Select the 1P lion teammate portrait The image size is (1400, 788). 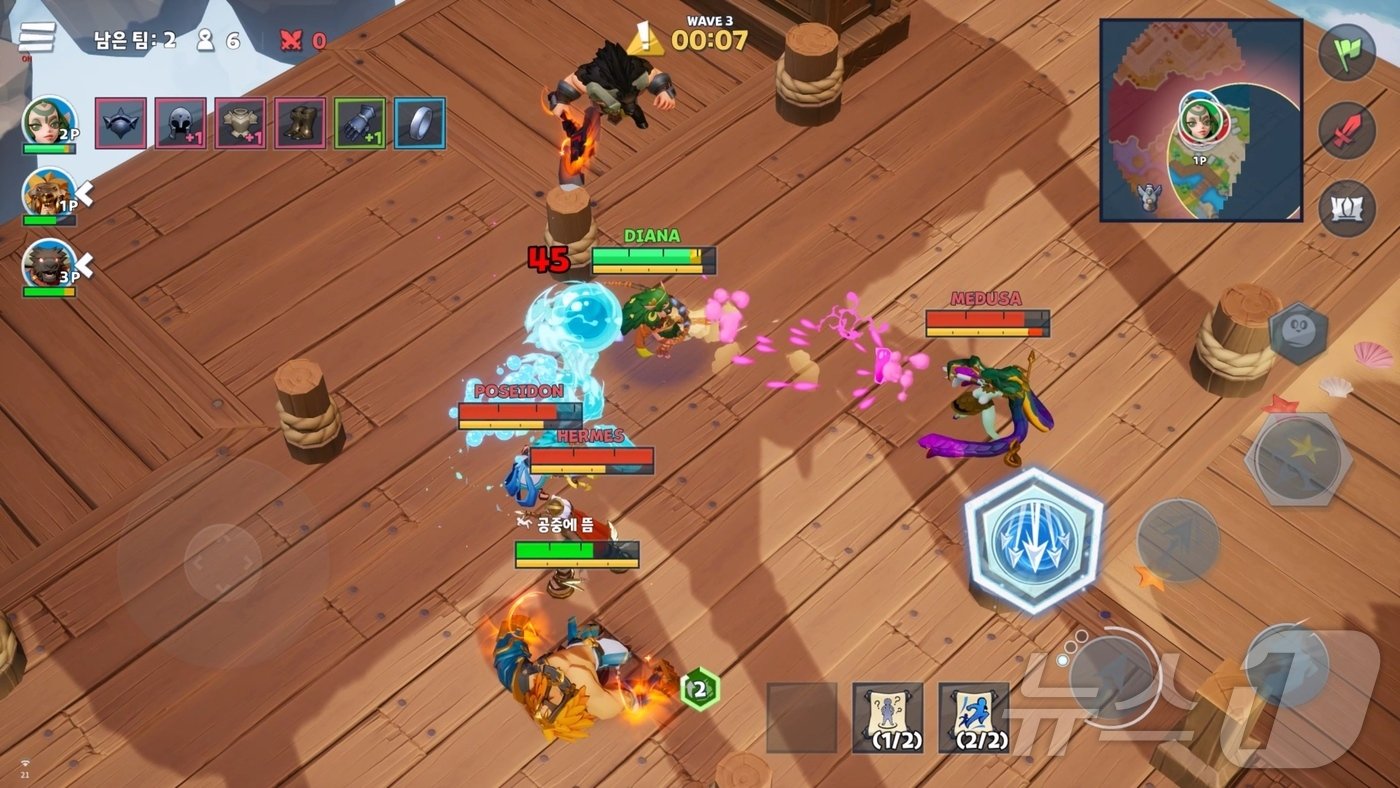tap(48, 192)
